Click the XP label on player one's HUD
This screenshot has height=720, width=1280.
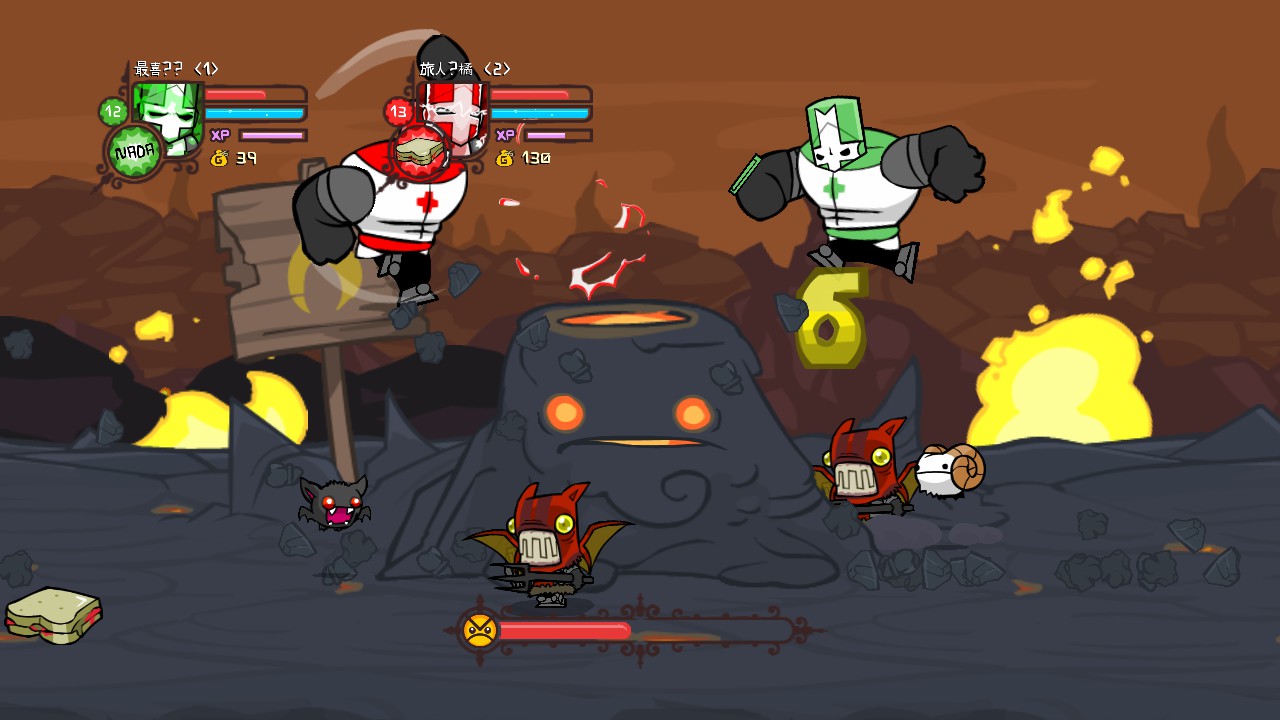[219, 133]
